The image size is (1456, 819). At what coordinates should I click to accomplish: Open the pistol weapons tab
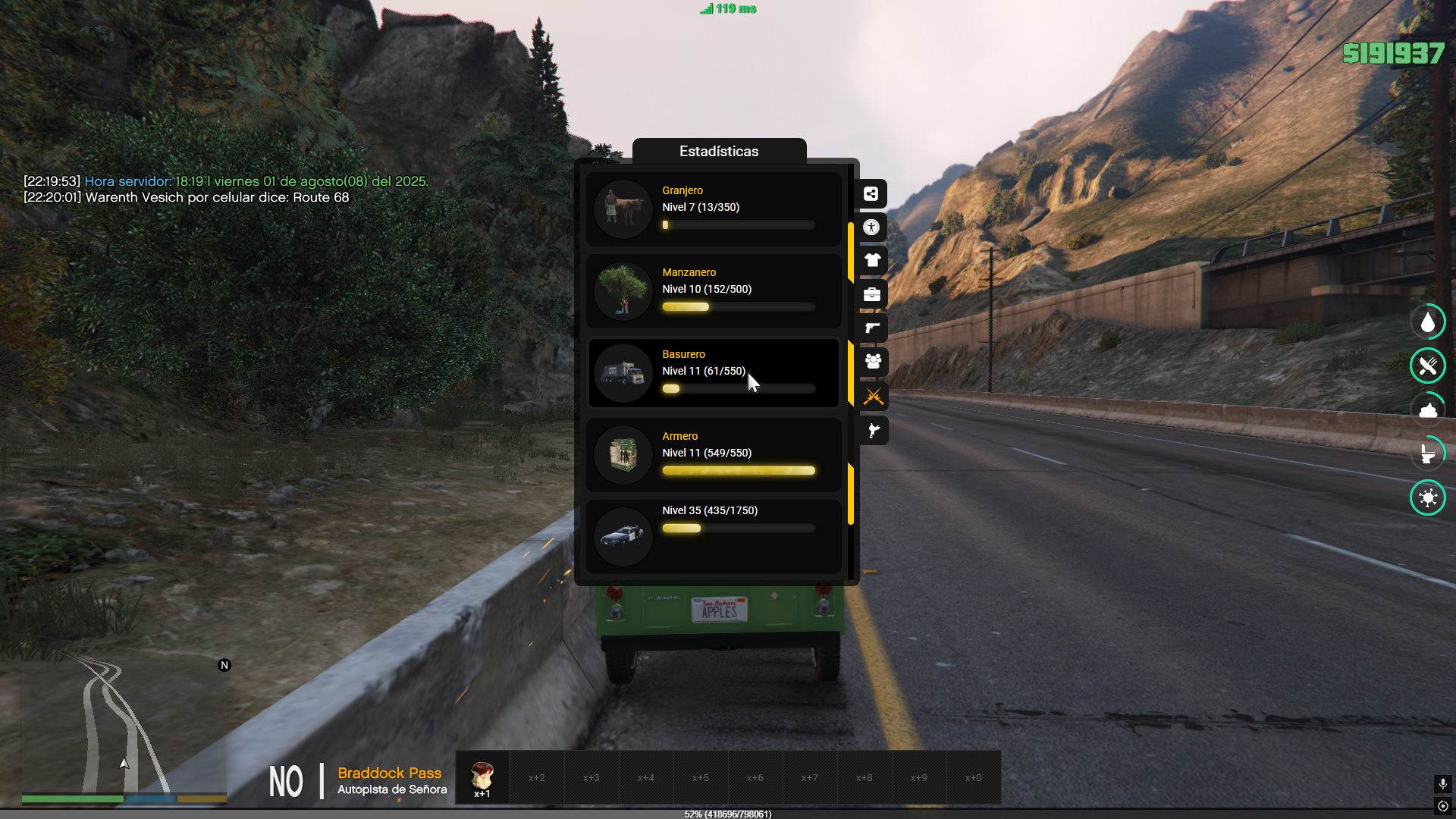tap(872, 328)
